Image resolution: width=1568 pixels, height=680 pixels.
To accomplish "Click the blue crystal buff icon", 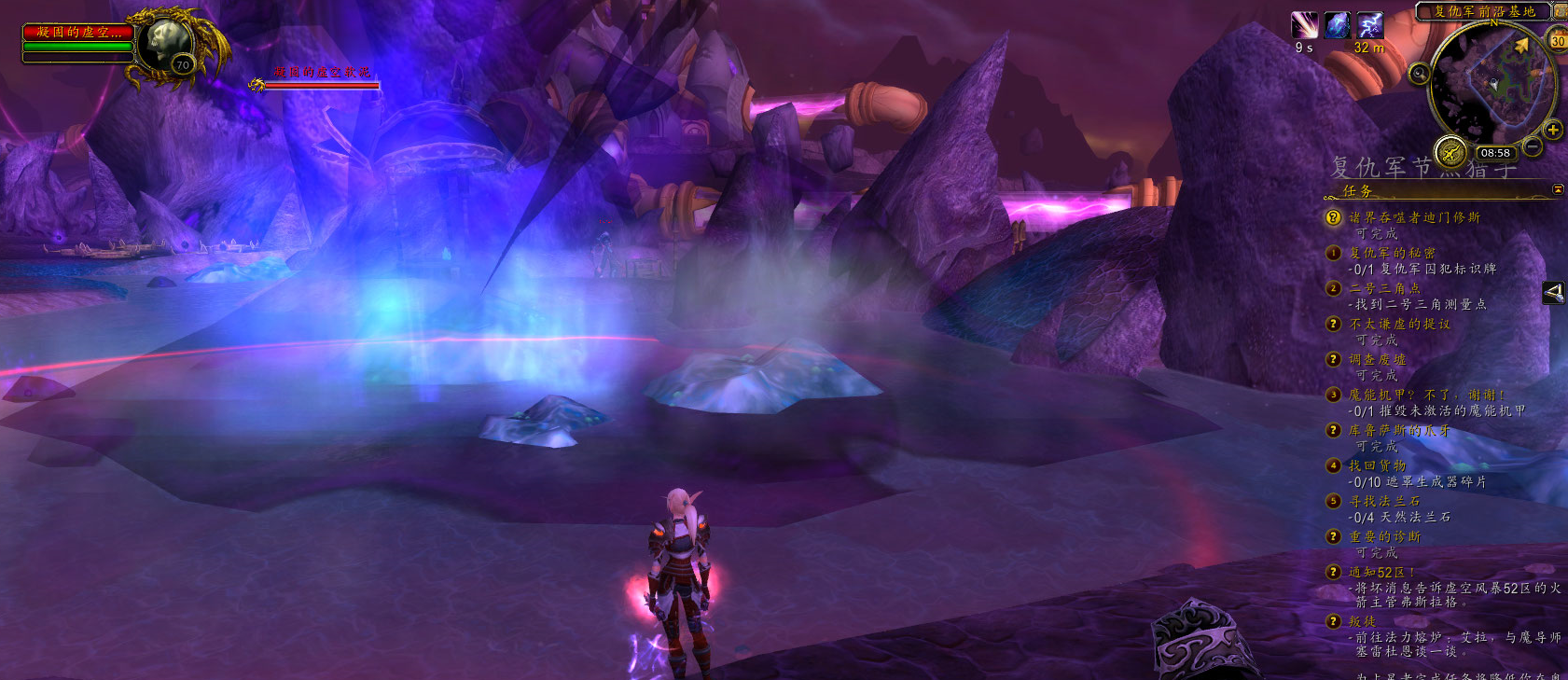I will [1338, 25].
